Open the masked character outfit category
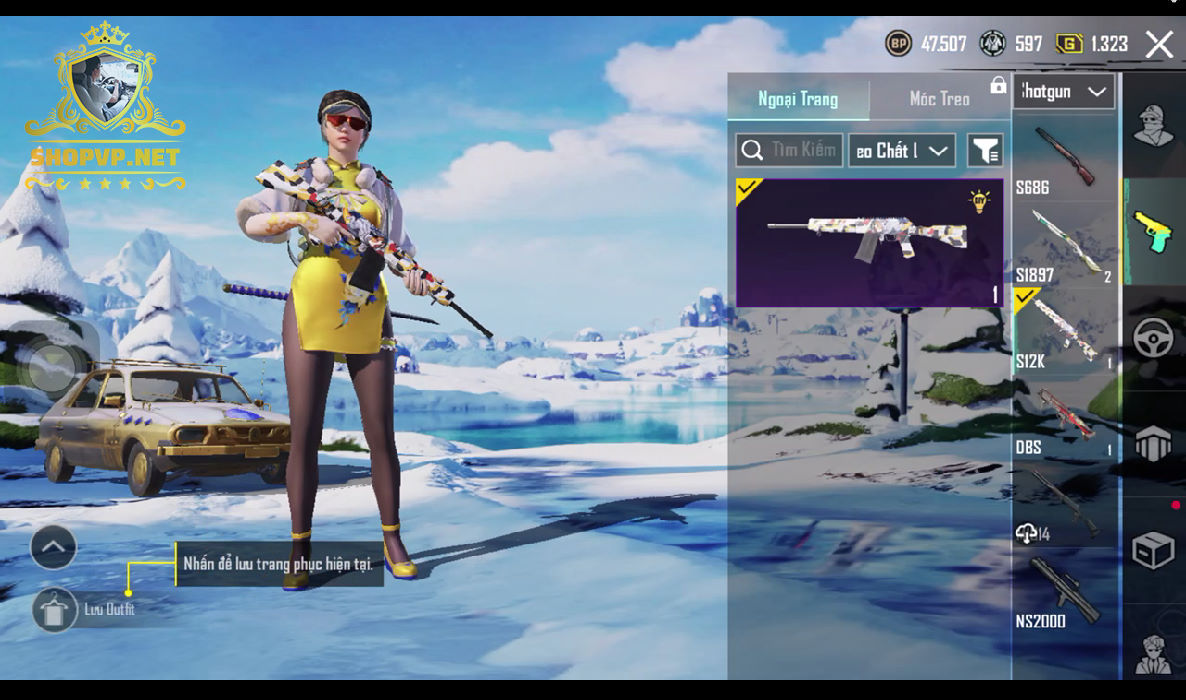This screenshot has height=700, width=1186. click(x=1153, y=125)
